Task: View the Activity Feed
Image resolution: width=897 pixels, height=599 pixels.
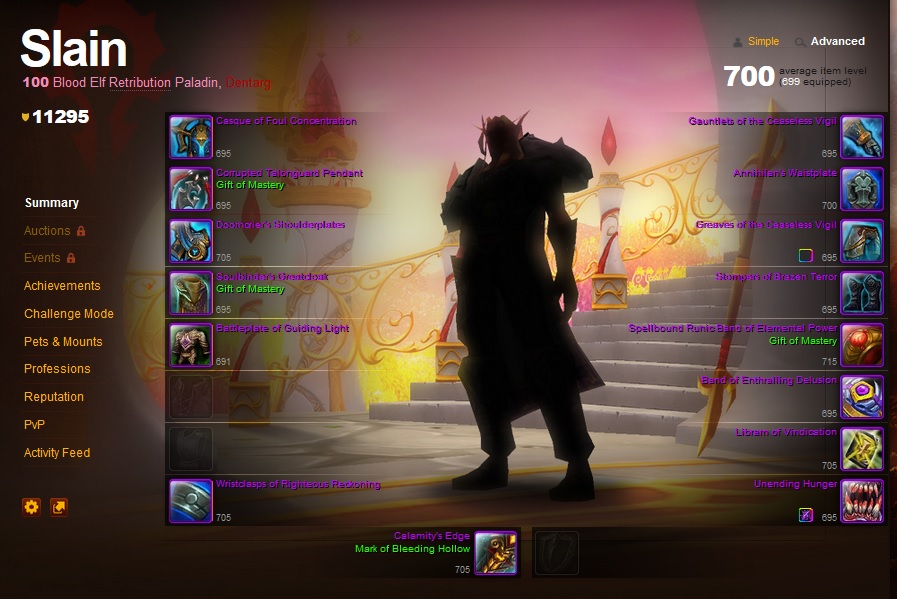Action: pyautogui.click(x=57, y=453)
